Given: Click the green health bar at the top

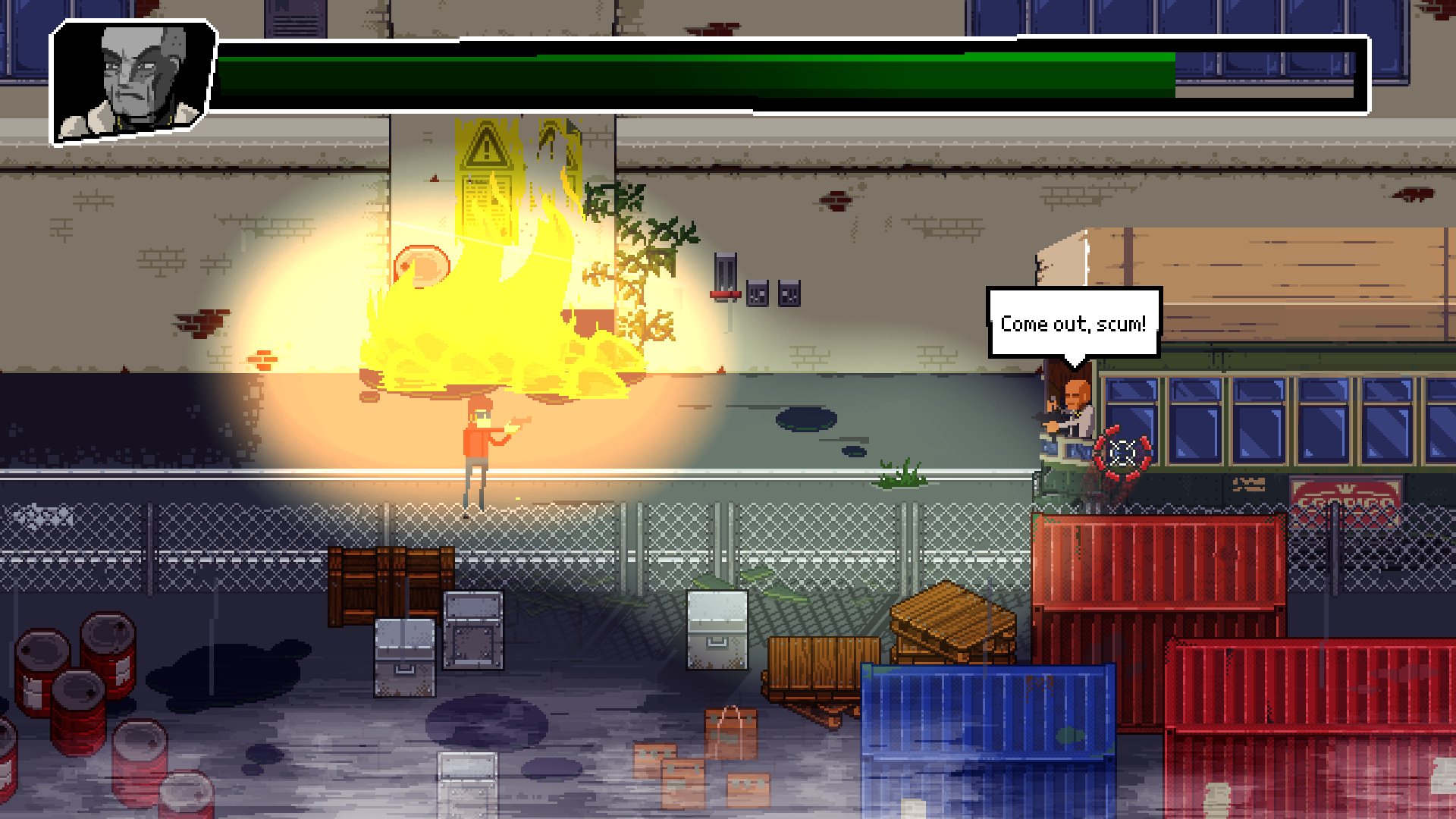Looking at the screenshot, I should (682, 72).
